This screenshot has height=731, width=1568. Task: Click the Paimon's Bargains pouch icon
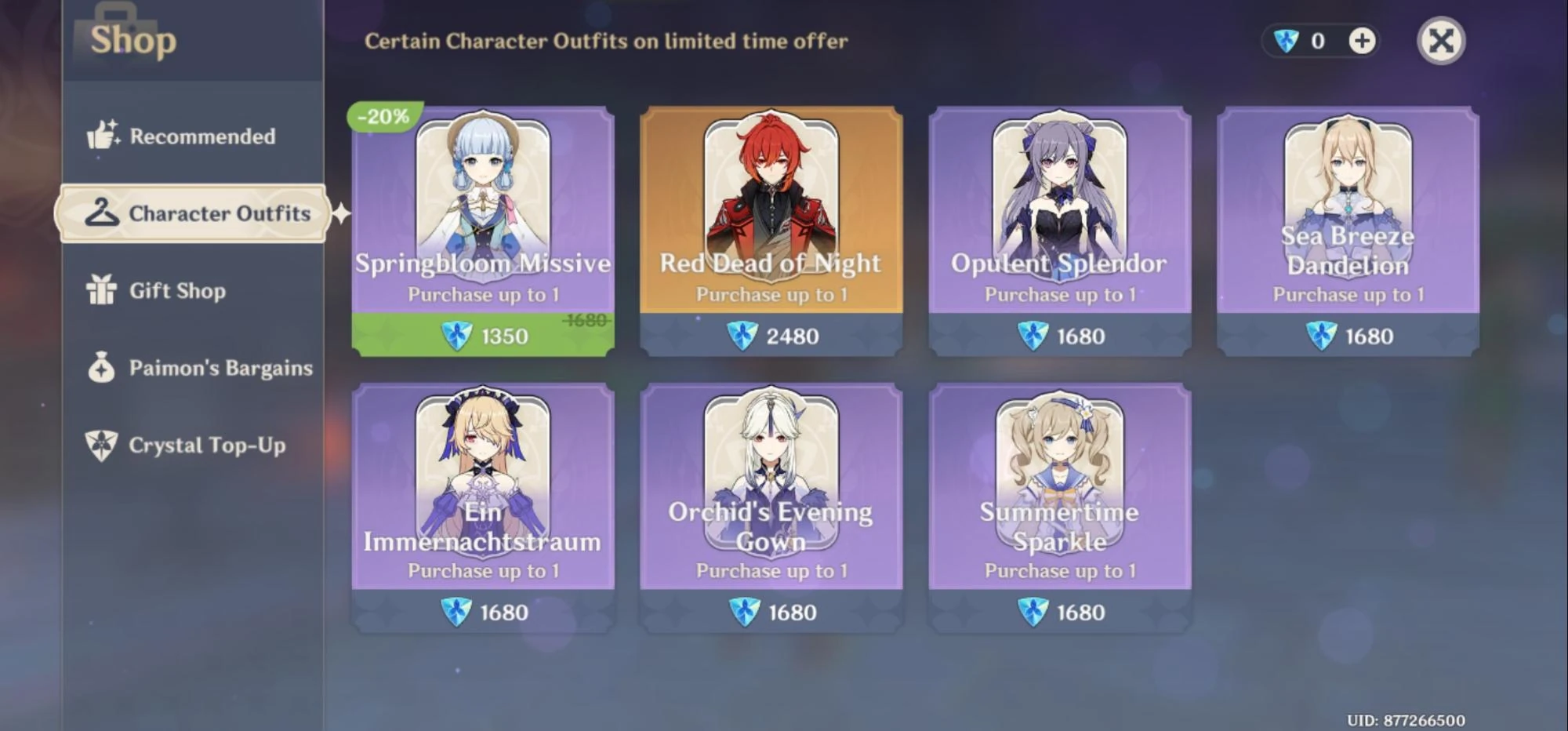[x=100, y=367]
